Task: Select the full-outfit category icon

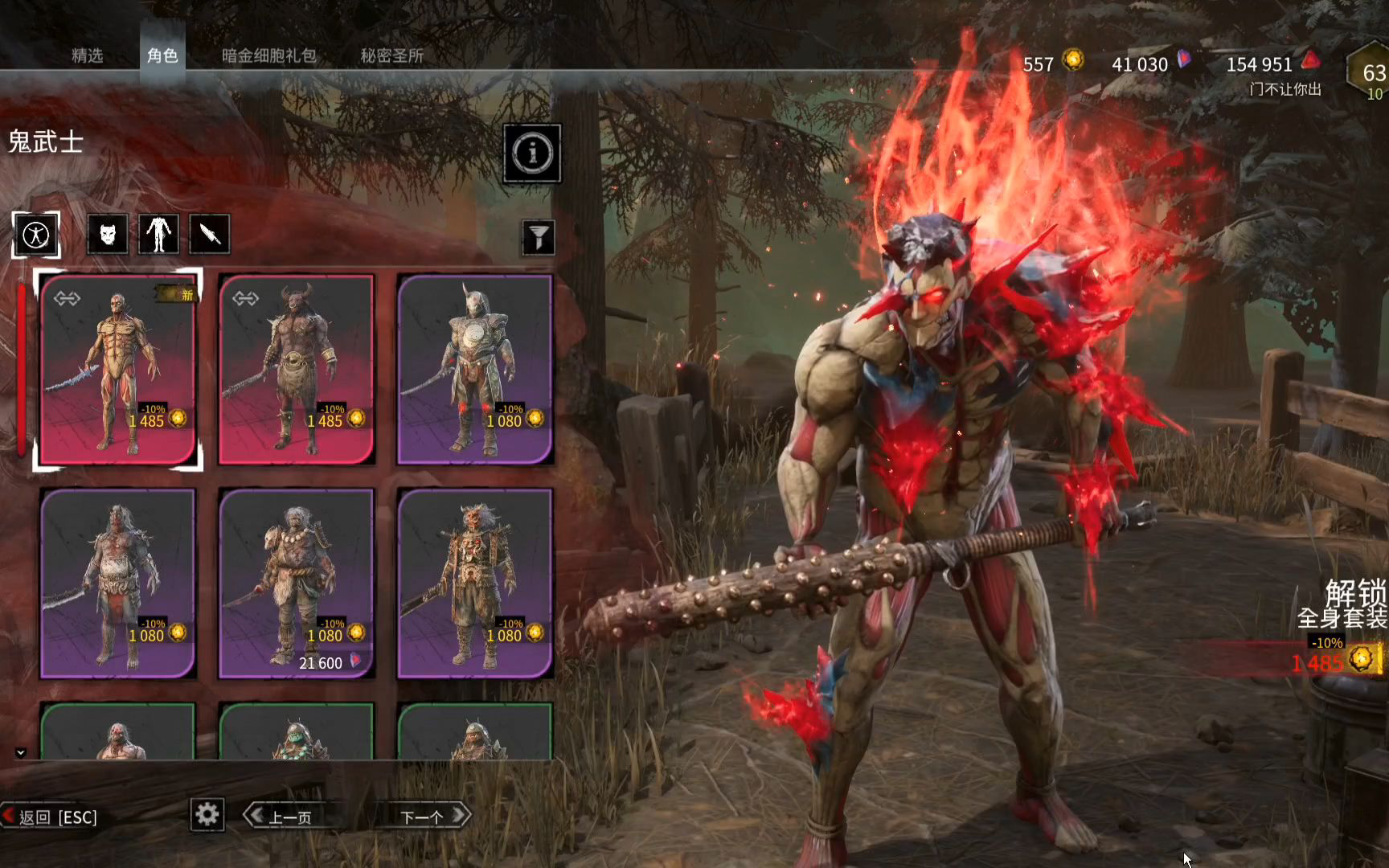Action: (x=36, y=235)
